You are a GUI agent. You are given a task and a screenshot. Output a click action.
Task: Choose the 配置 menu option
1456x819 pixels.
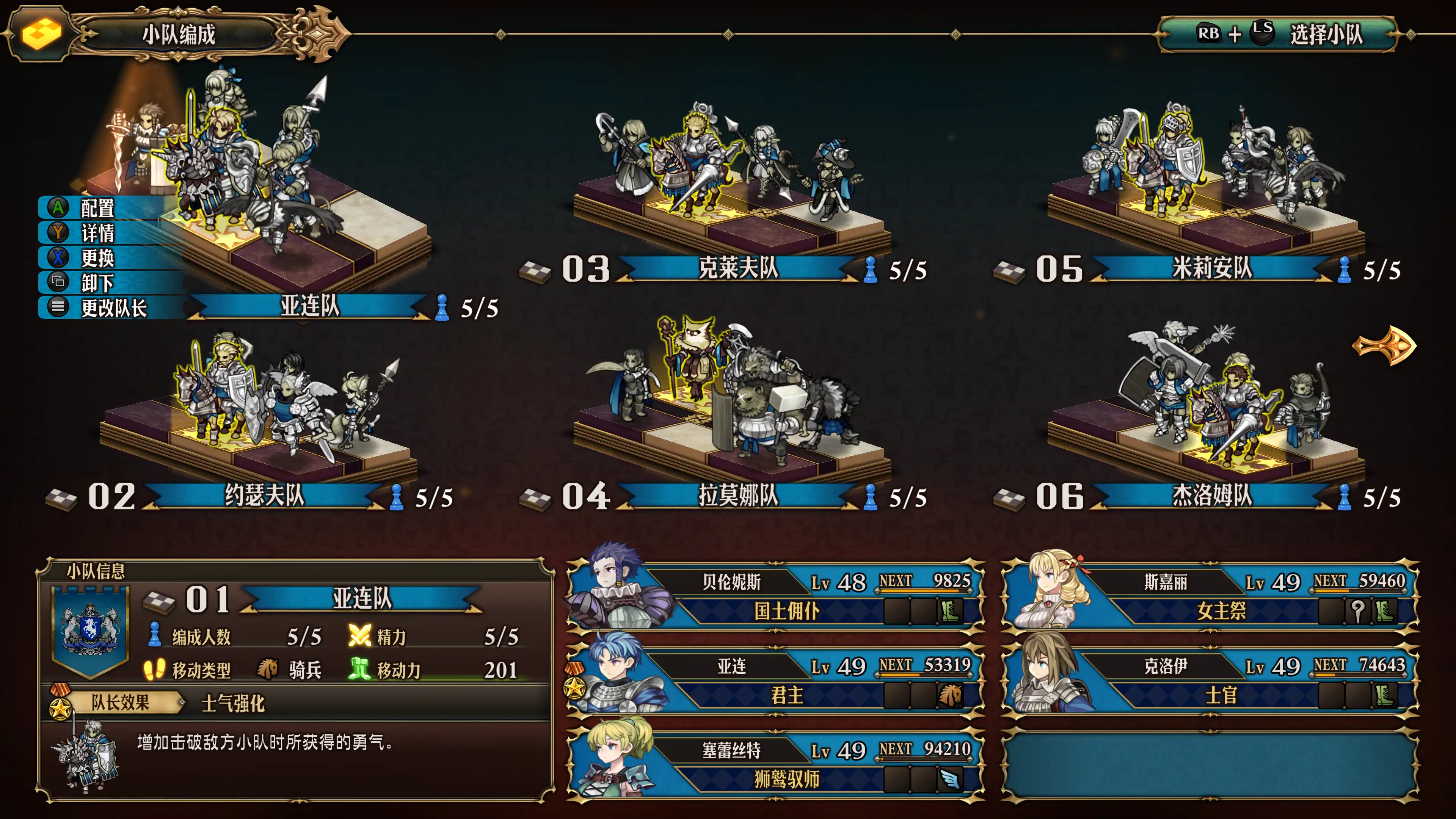(x=97, y=208)
